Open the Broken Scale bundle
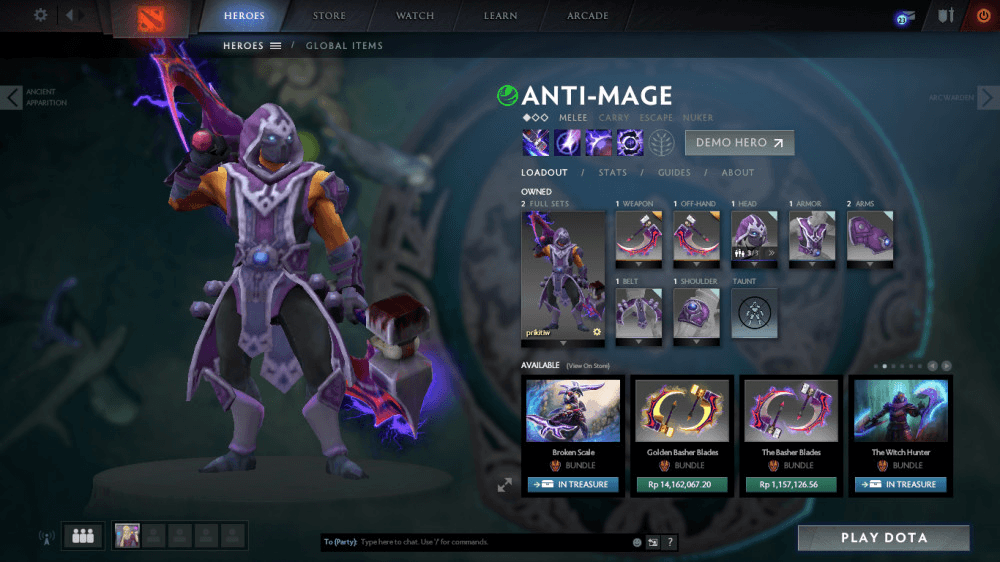This screenshot has height=562, width=1000. 574,418
